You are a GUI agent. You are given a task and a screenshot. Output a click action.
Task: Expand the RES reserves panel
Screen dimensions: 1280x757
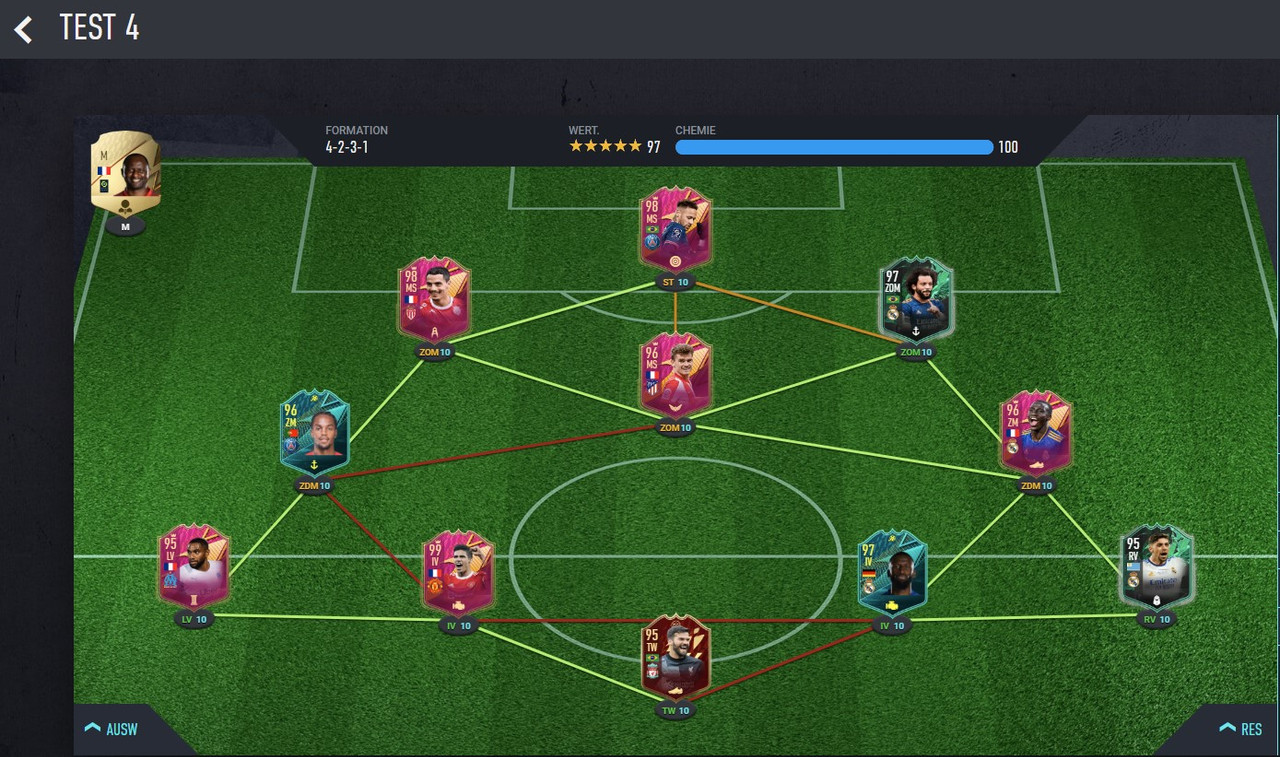click(x=1240, y=729)
